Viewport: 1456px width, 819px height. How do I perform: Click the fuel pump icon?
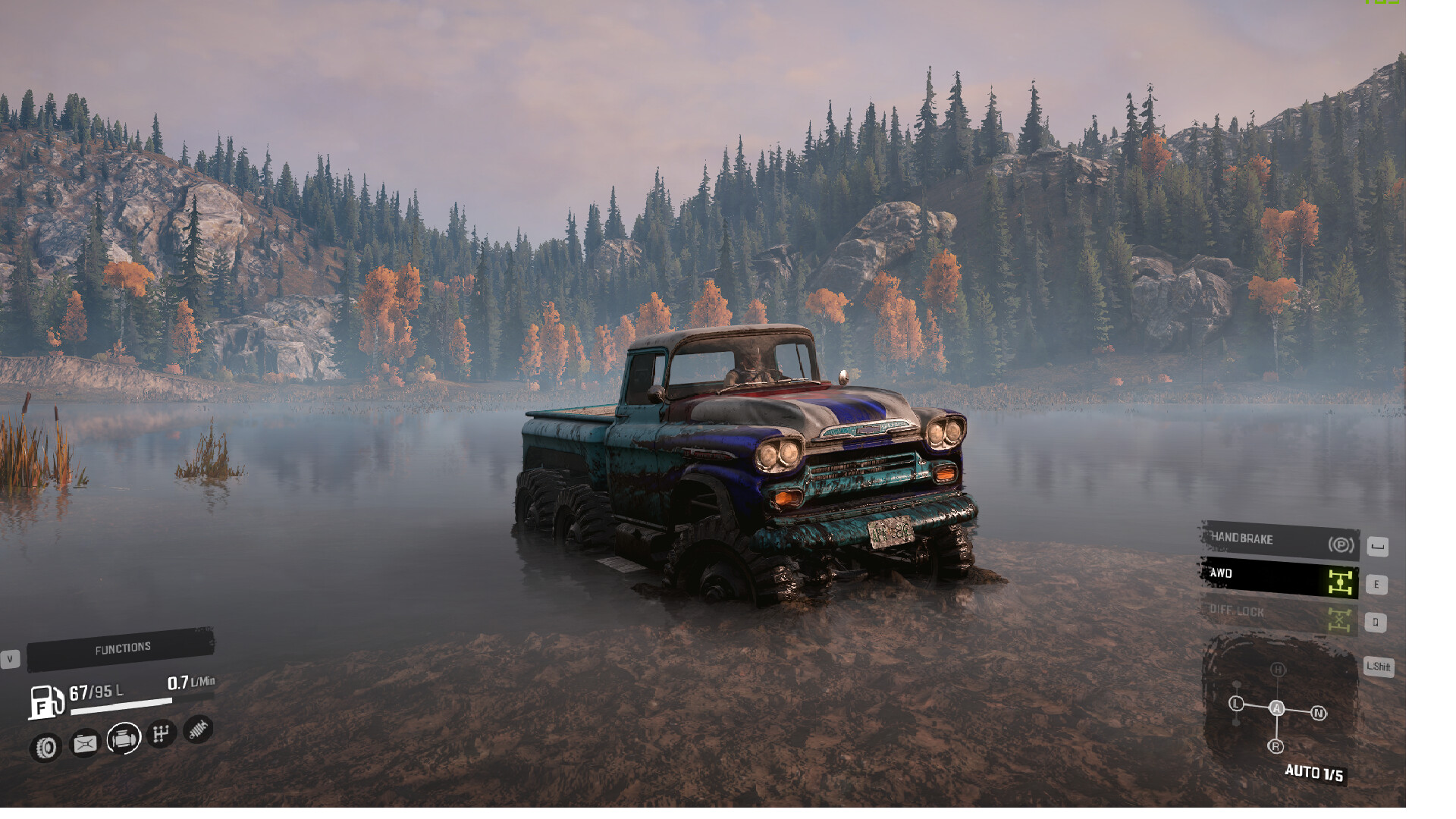(x=45, y=701)
